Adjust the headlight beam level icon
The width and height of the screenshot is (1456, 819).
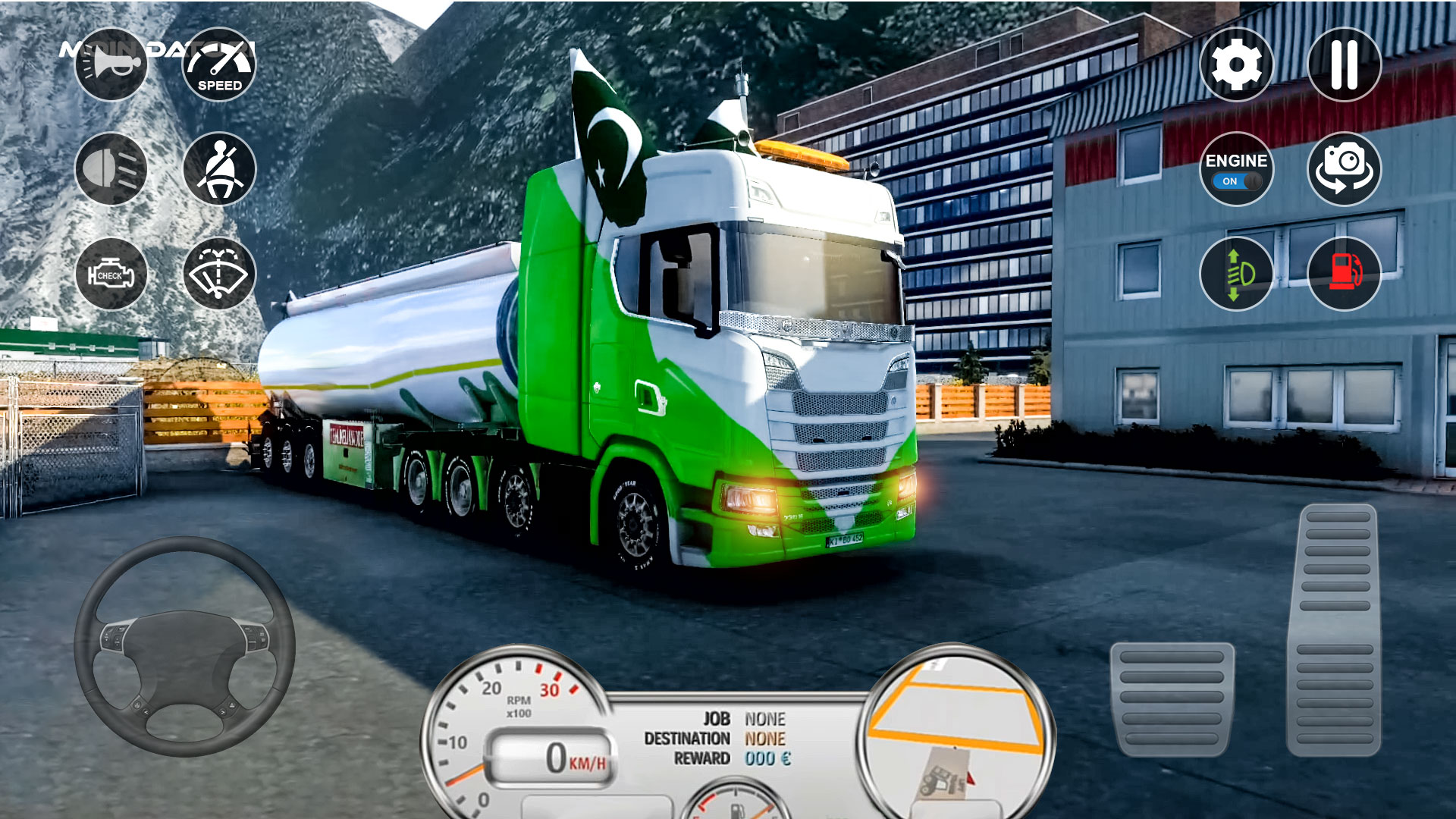(1236, 275)
